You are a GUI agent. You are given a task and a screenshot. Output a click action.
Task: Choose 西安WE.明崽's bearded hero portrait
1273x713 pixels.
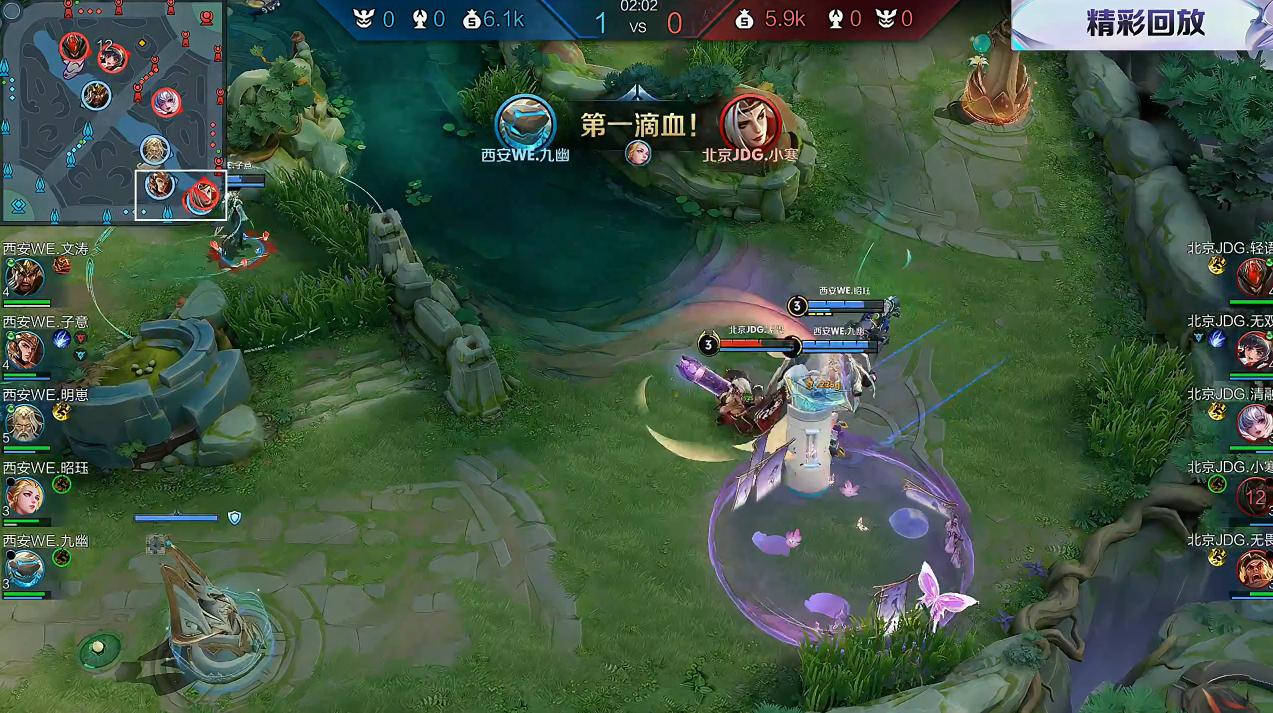coord(24,422)
